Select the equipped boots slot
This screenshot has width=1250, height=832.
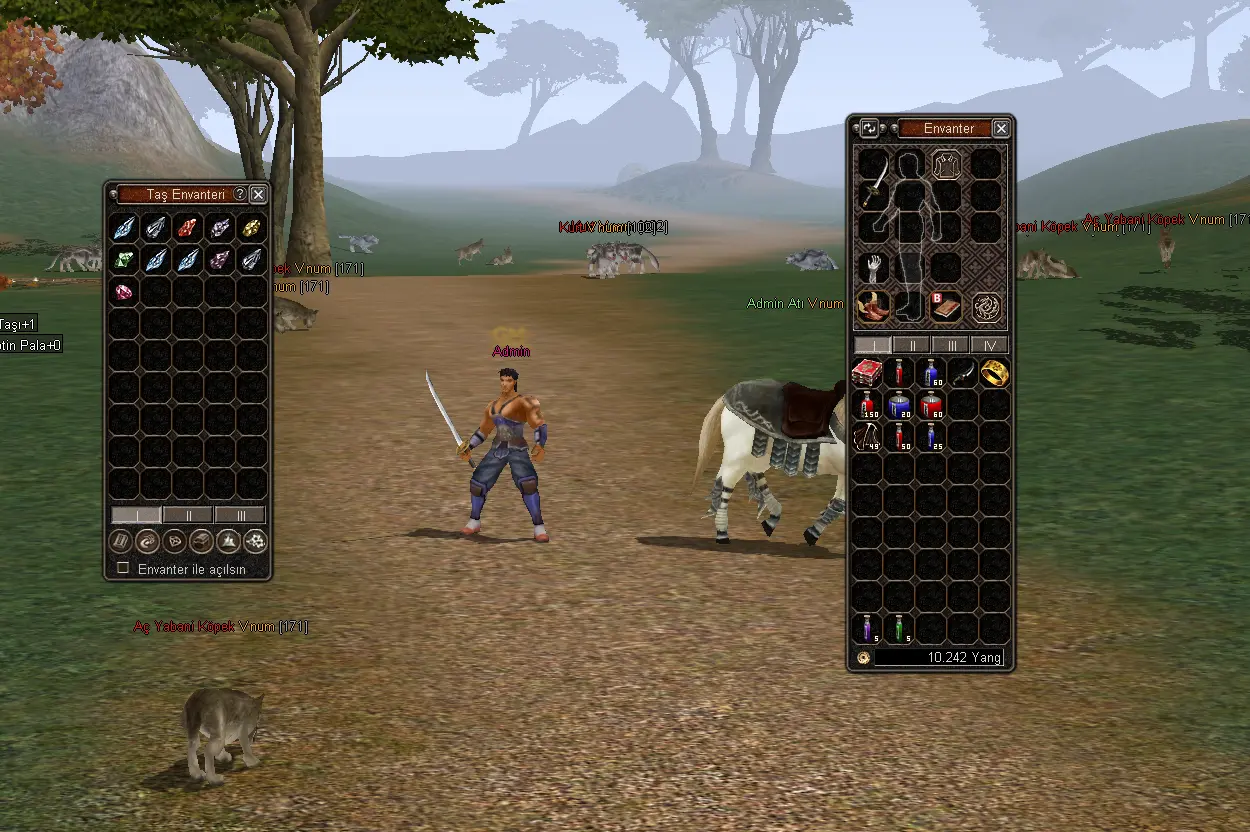(874, 307)
